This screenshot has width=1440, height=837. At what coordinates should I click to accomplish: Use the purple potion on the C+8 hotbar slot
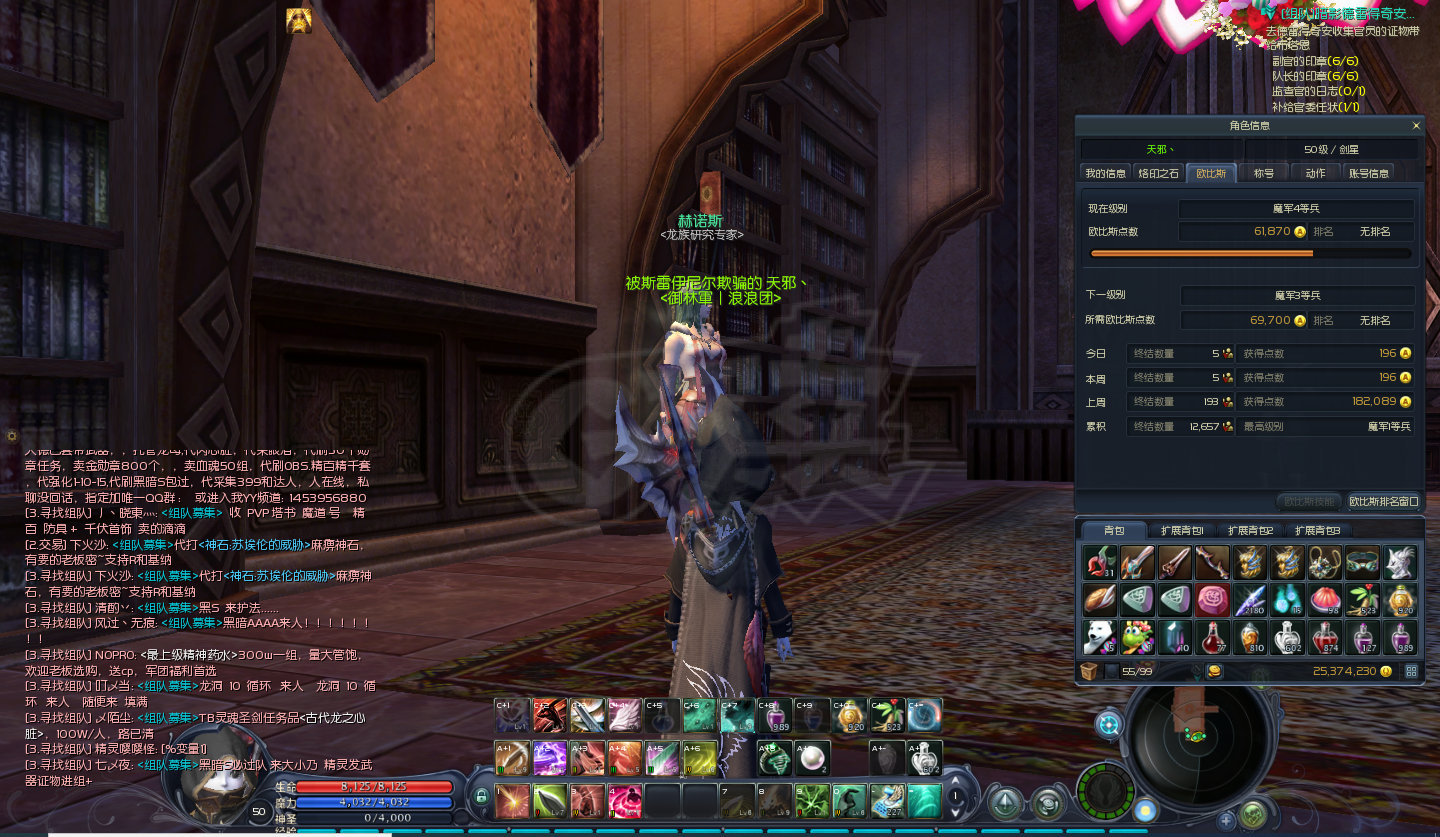click(772, 715)
